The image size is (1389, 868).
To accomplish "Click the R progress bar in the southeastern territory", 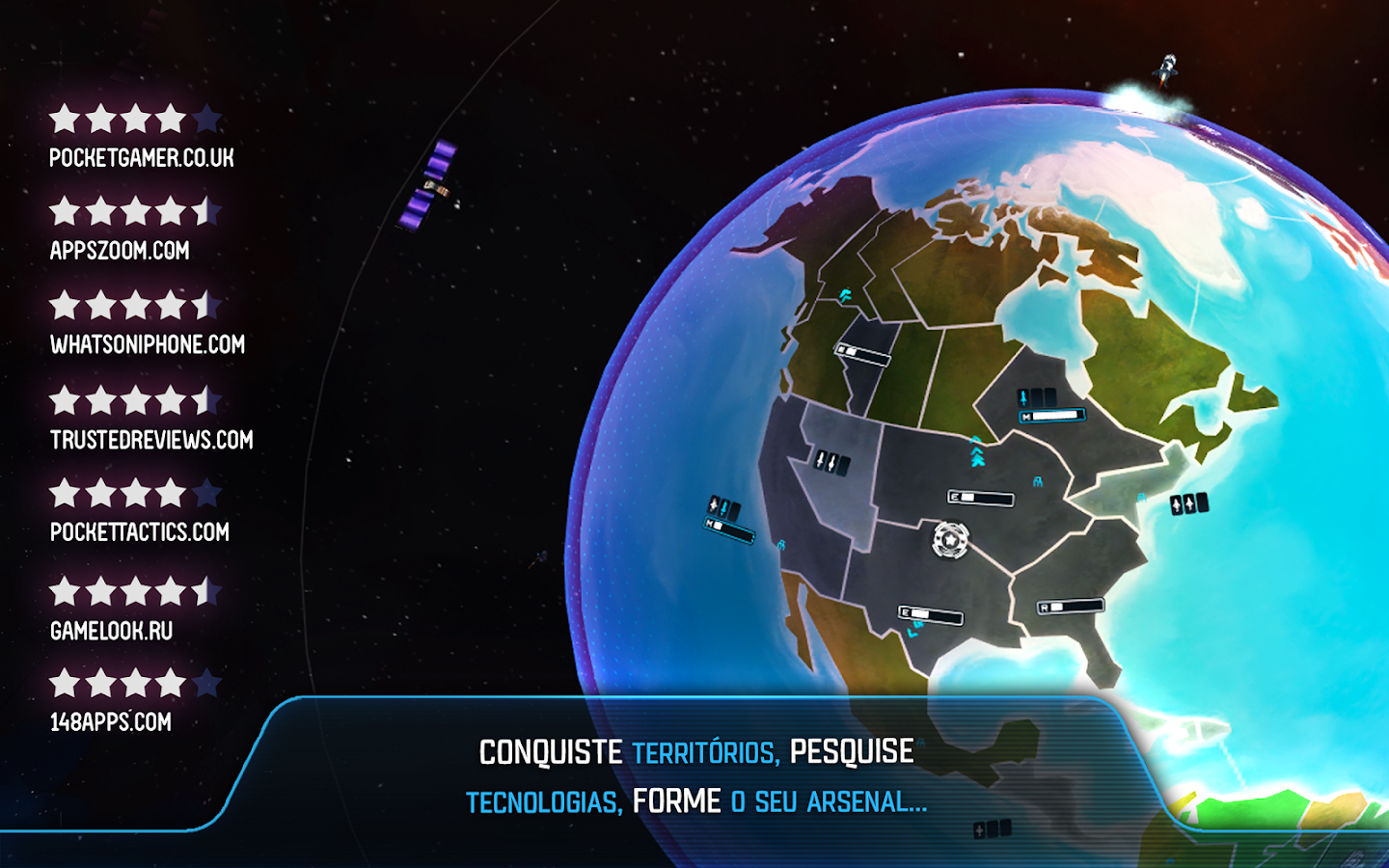I will coord(1071,605).
